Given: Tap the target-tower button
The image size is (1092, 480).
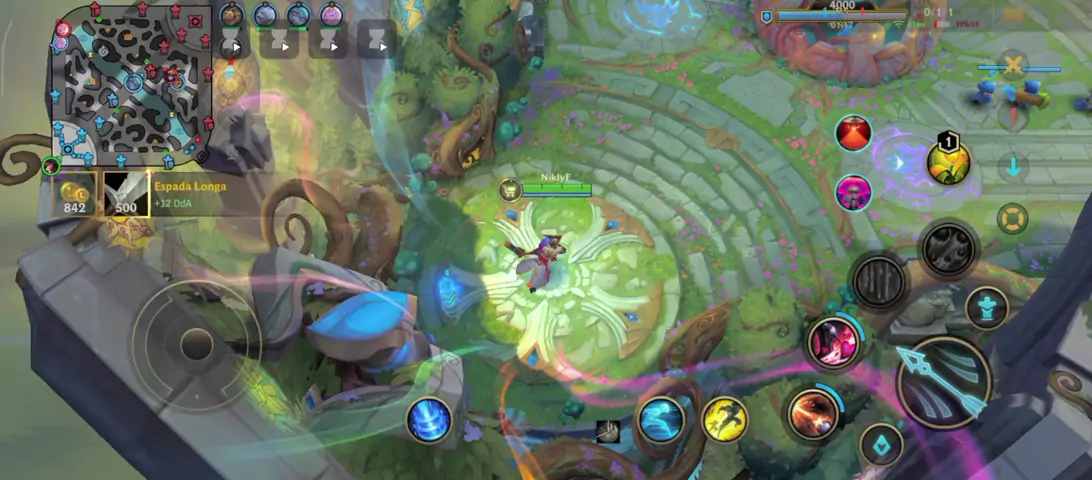Looking at the screenshot, I should pyautogui.click(x=986, y=307).
